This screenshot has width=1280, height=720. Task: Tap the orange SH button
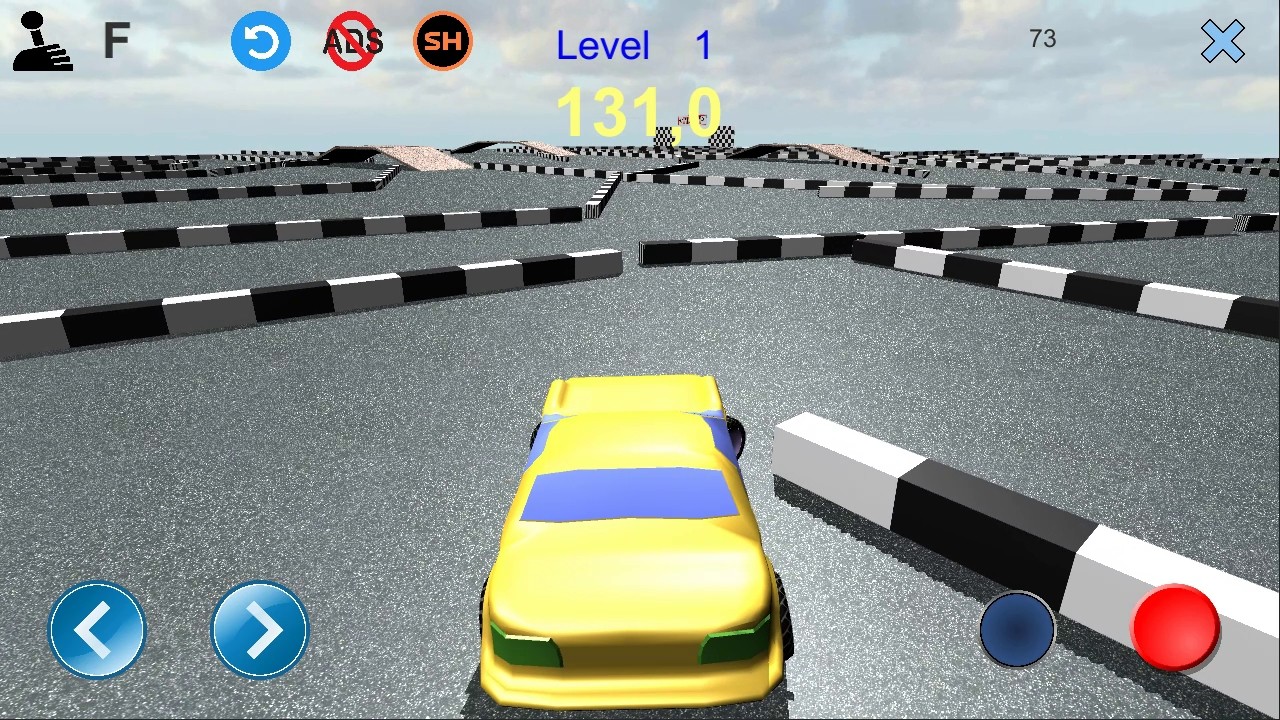[x=443, y=41]
